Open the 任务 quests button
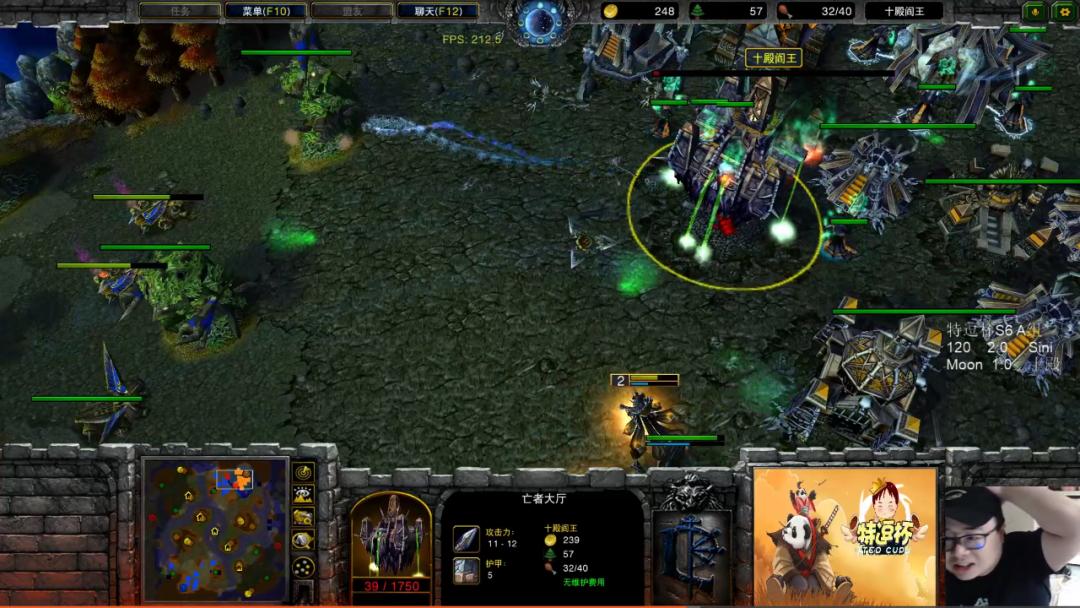Image resolution: width=1080 pixels, height=608 pixels. pos(179,11)
